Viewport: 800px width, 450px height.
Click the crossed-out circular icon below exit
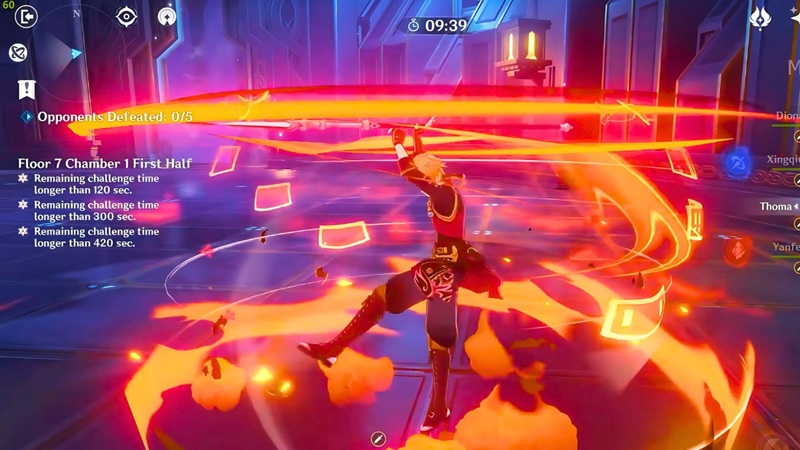tap(18, 53)
